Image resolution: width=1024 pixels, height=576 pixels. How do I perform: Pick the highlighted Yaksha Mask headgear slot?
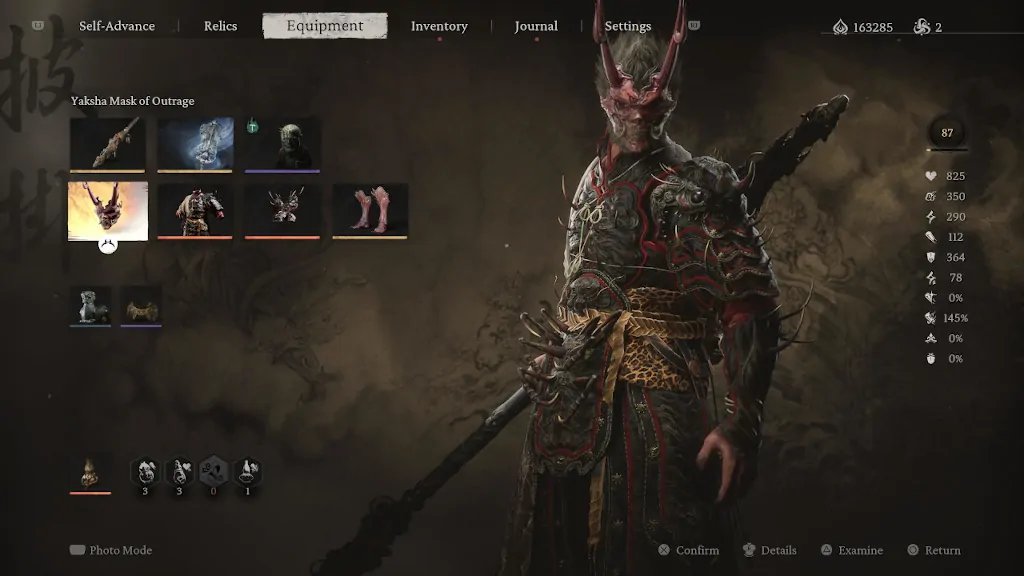[x=108, y=210]
